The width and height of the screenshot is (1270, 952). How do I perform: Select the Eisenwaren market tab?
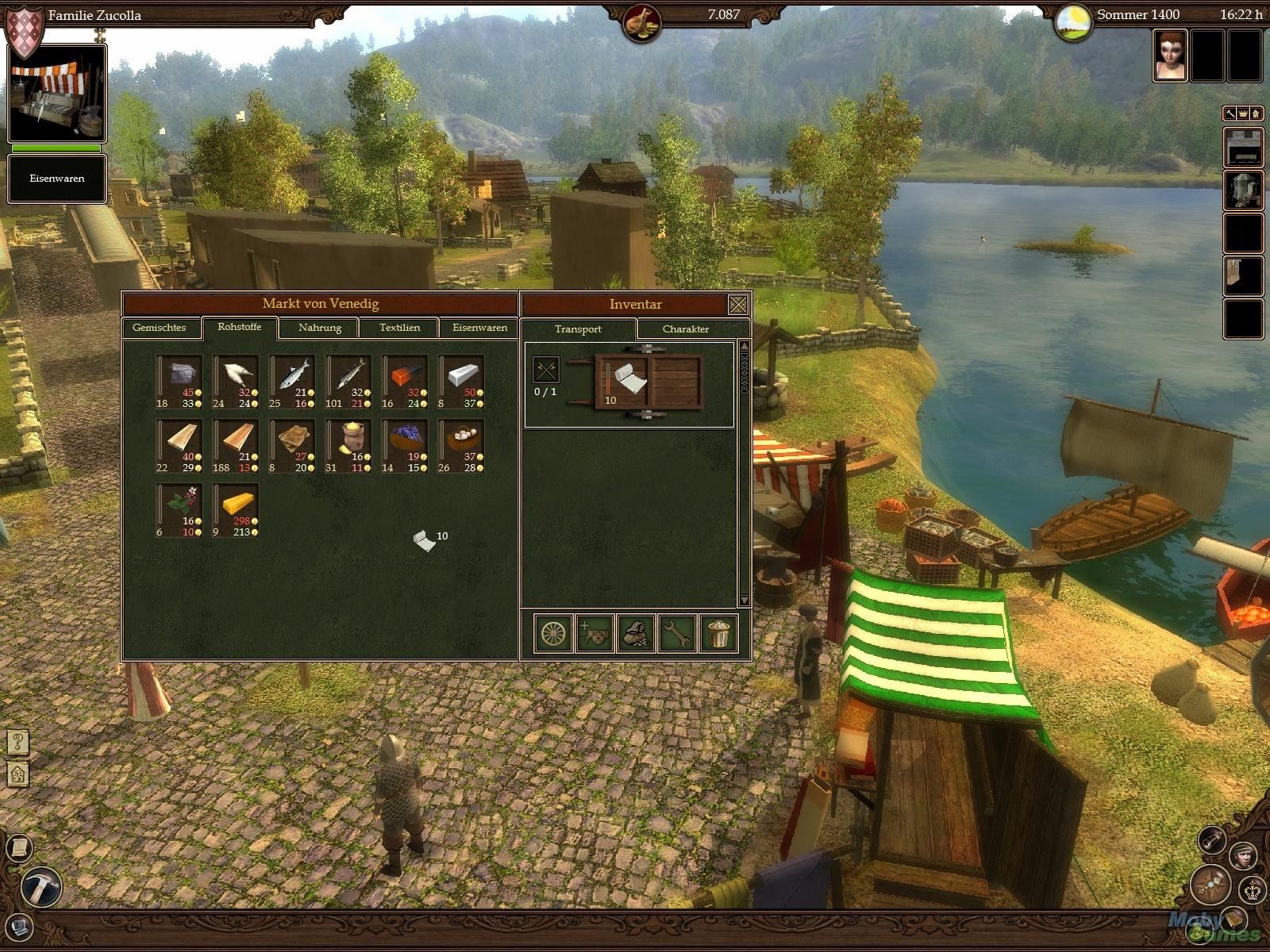point(479,328)
